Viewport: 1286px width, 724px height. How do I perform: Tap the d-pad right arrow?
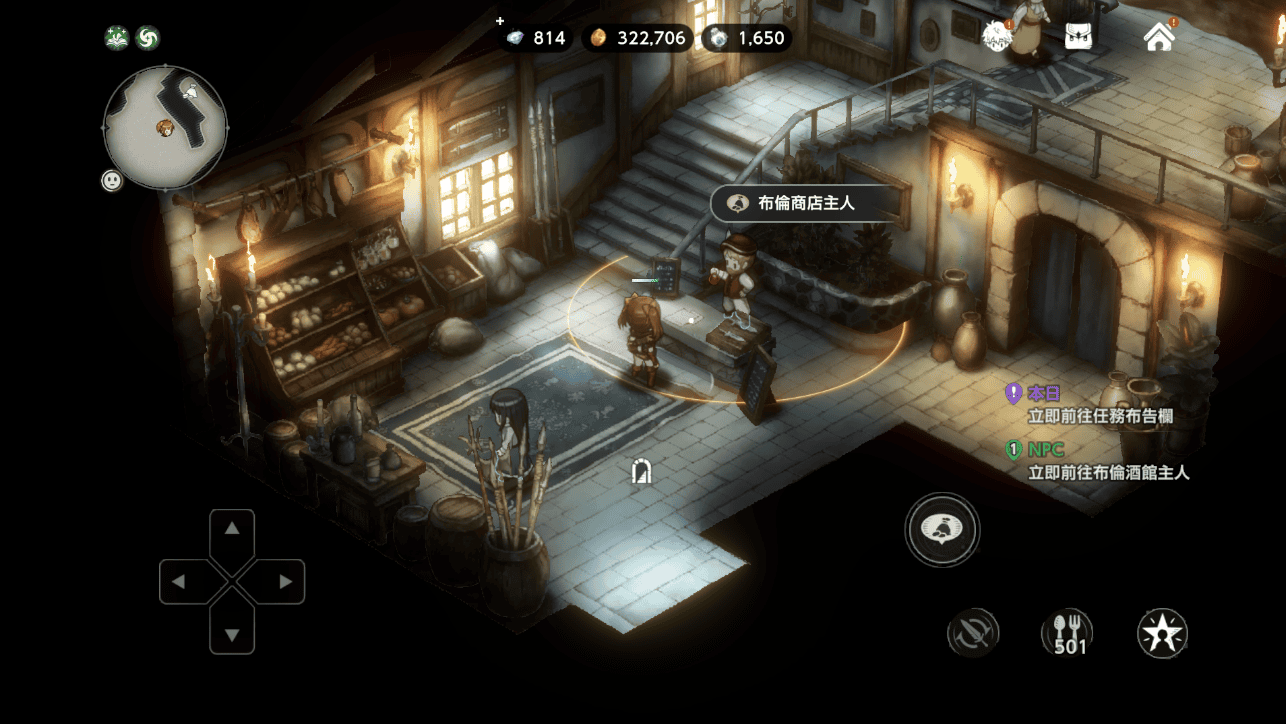click(285, 581)
